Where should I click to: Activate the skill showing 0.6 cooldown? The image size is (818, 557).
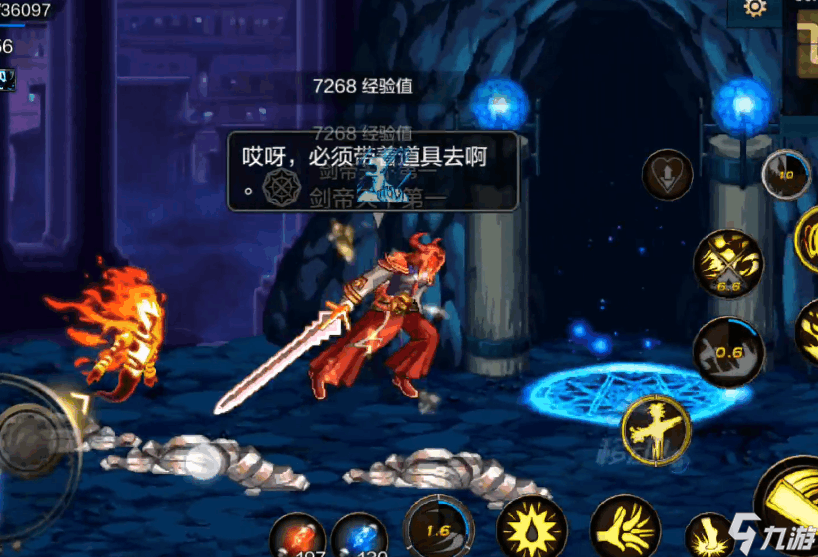pyautogui.click(x=728, y=350)
